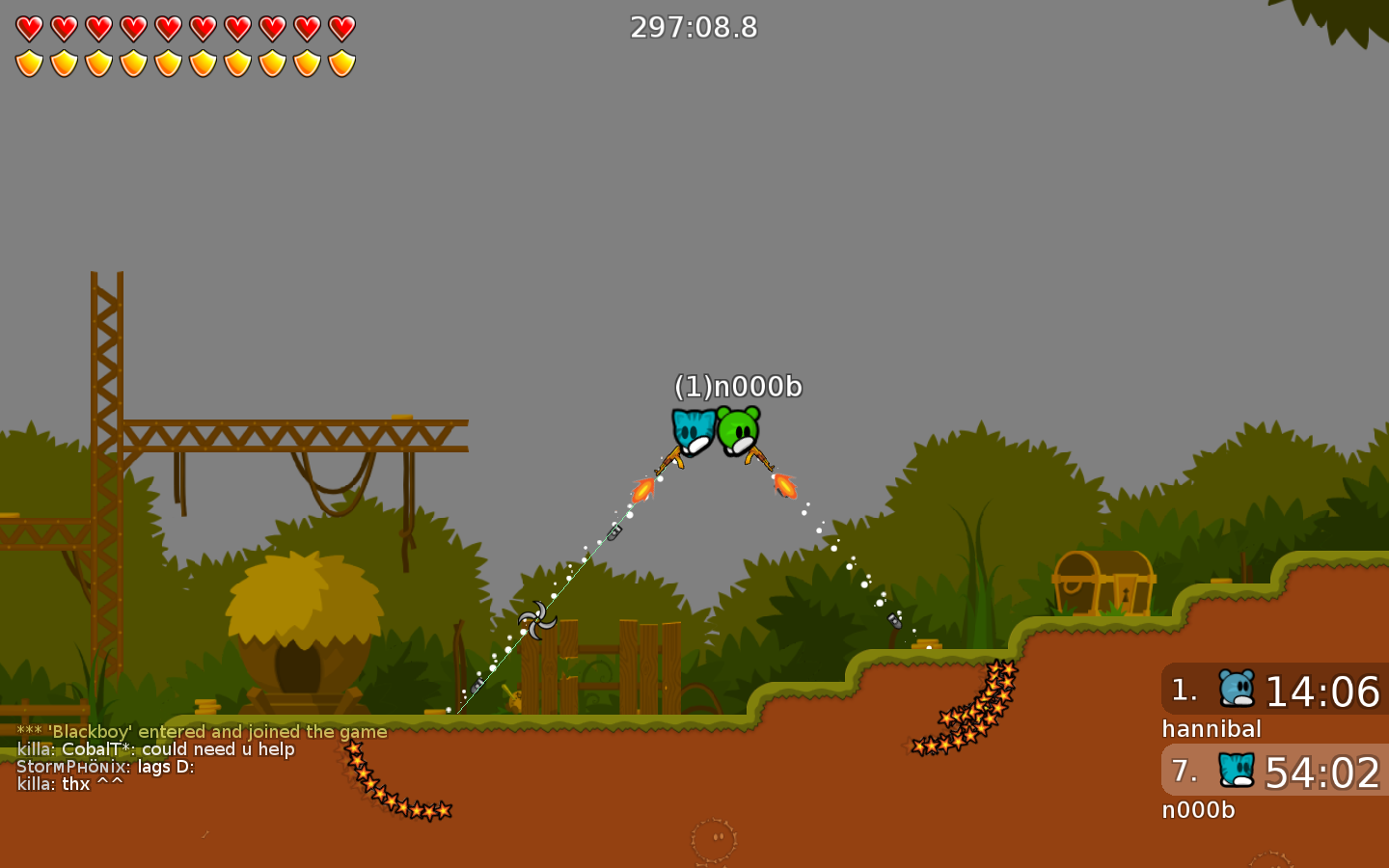
Task: Click killa's 'thx ^^' chat message
Action: click(x=69, y=783)
